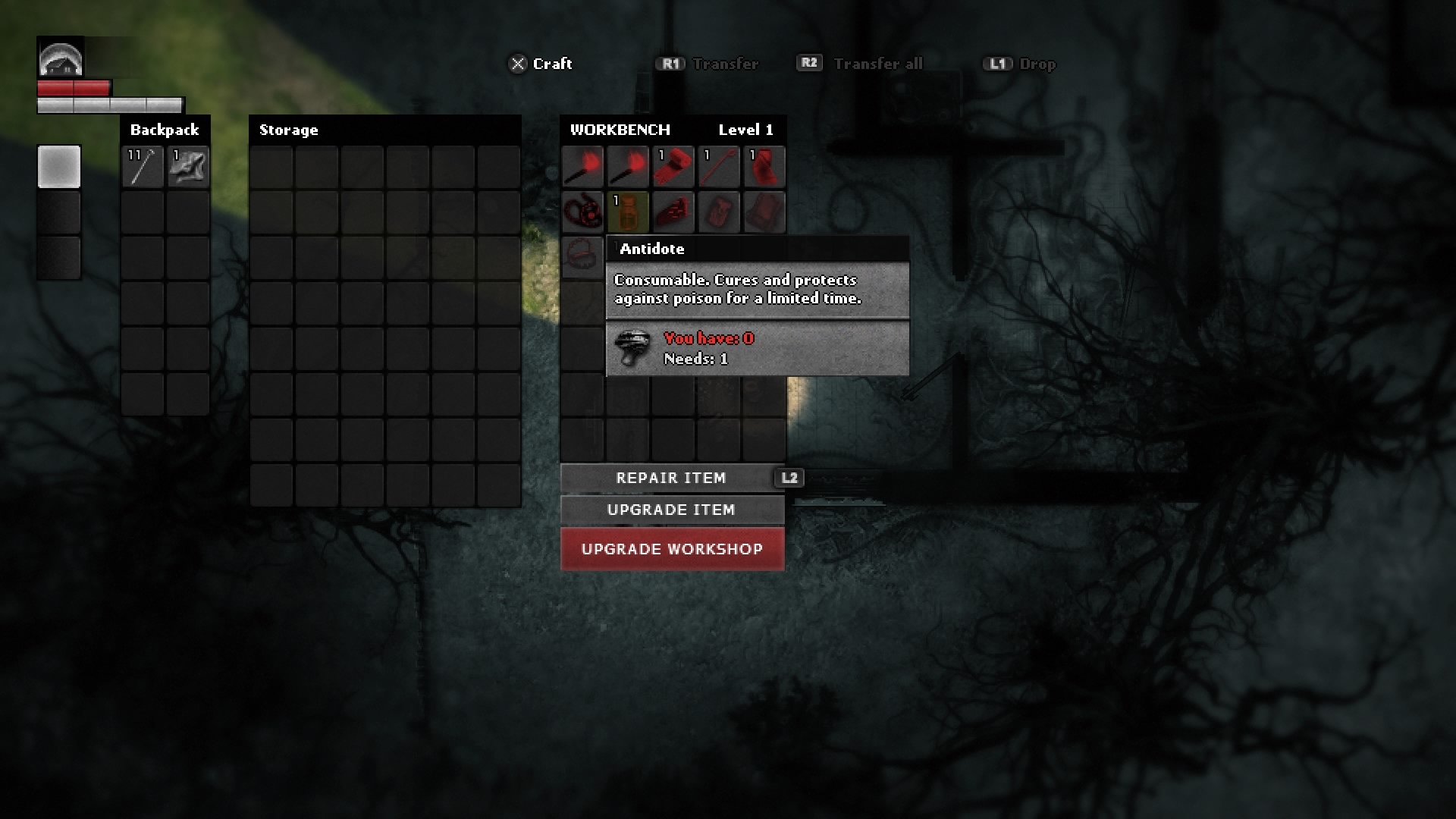Choose the red UPGRADE WORKSHOP button
The height and width of the screenshot is (819, 1456).
point(672,549)
